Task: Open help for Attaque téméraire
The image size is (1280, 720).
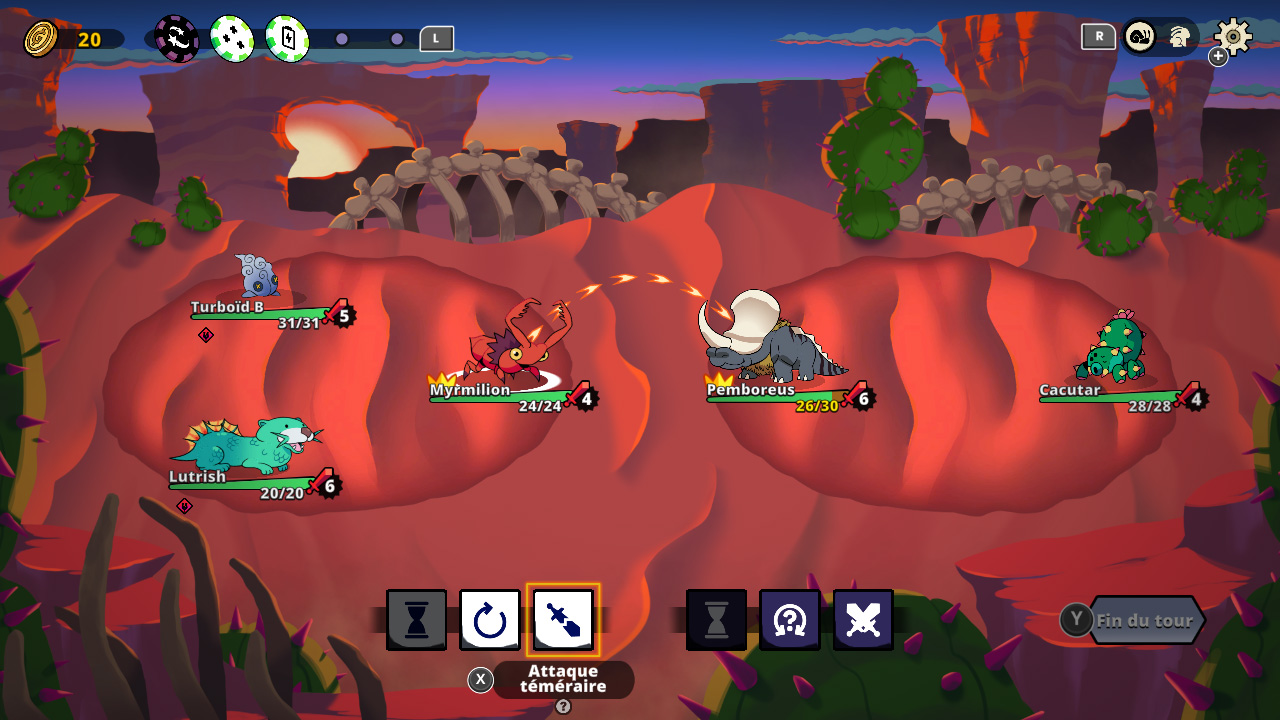Action: (x=563, y=707)
